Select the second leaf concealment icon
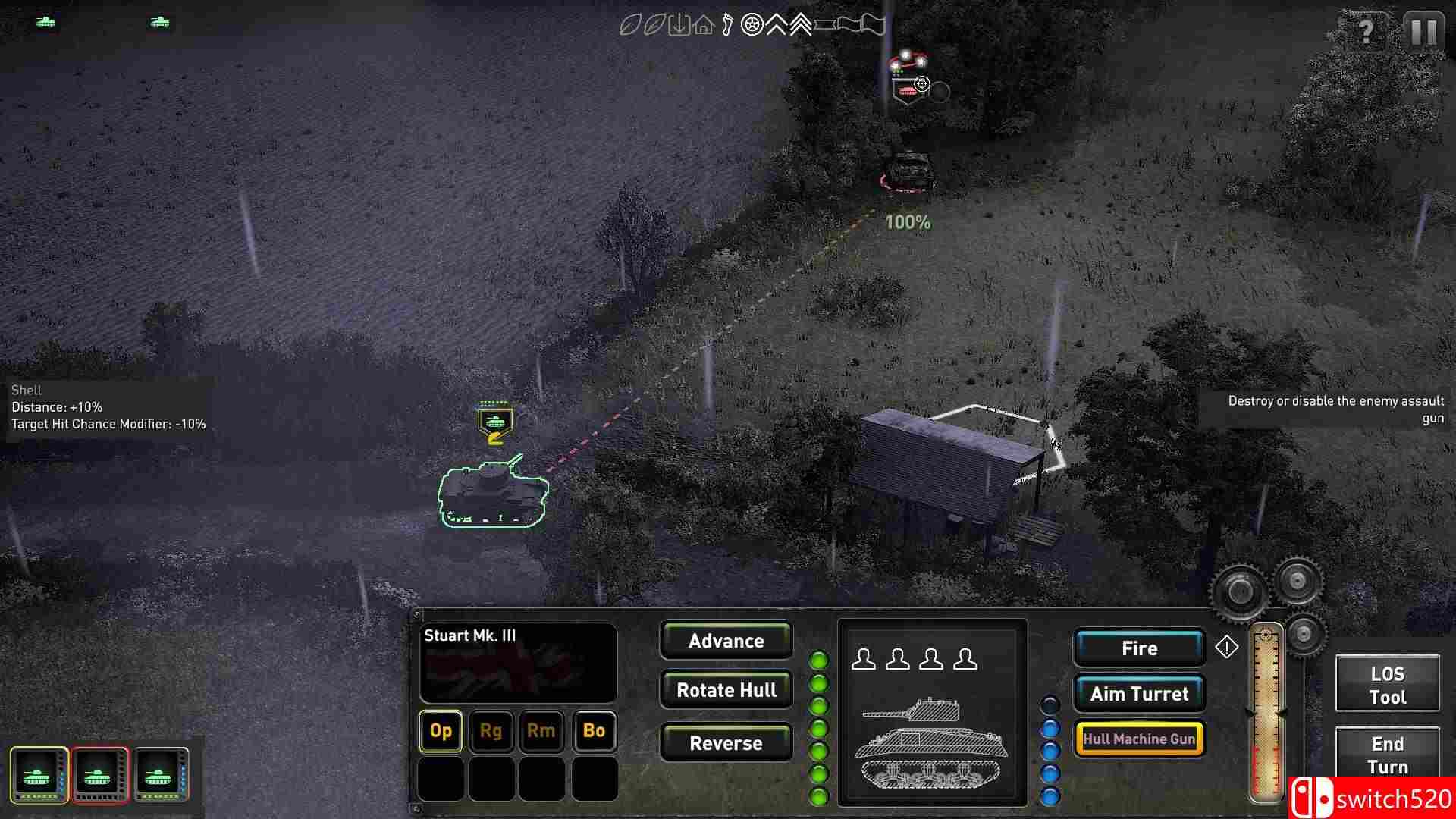 pyautogui.click(x=654, y=25)
